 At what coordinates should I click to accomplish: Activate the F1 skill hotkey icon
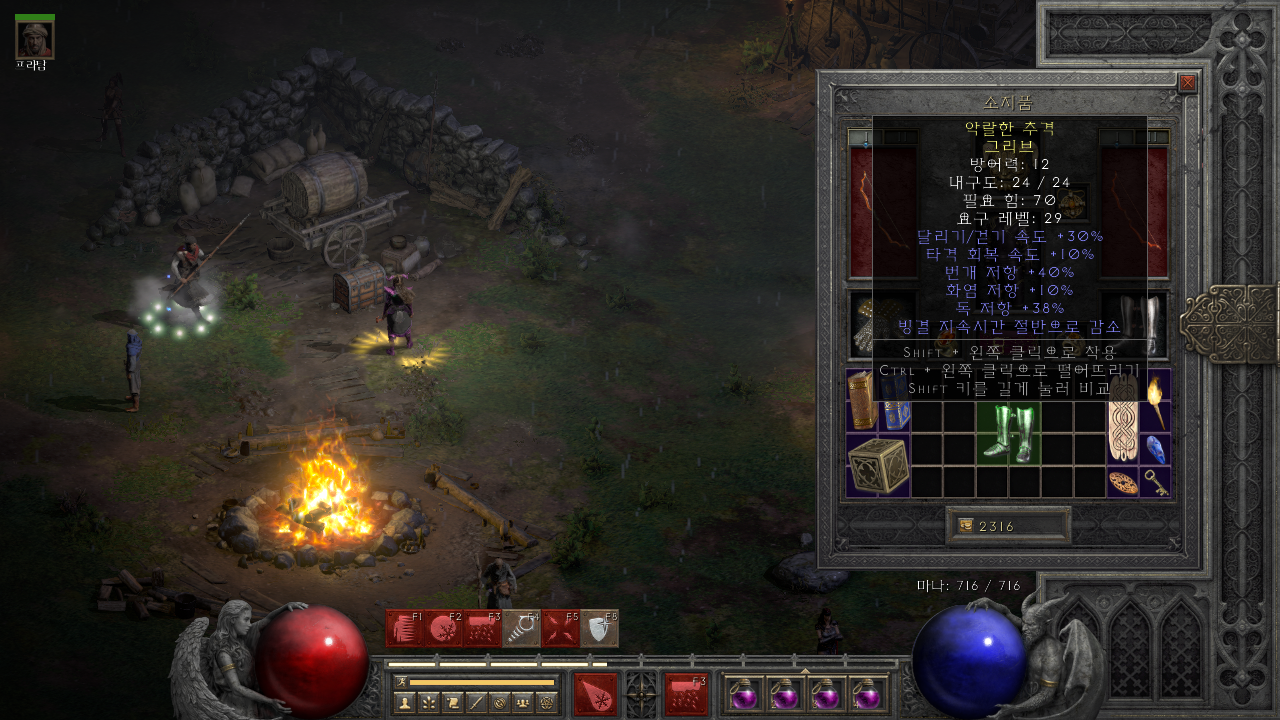(x=405, y=629)
